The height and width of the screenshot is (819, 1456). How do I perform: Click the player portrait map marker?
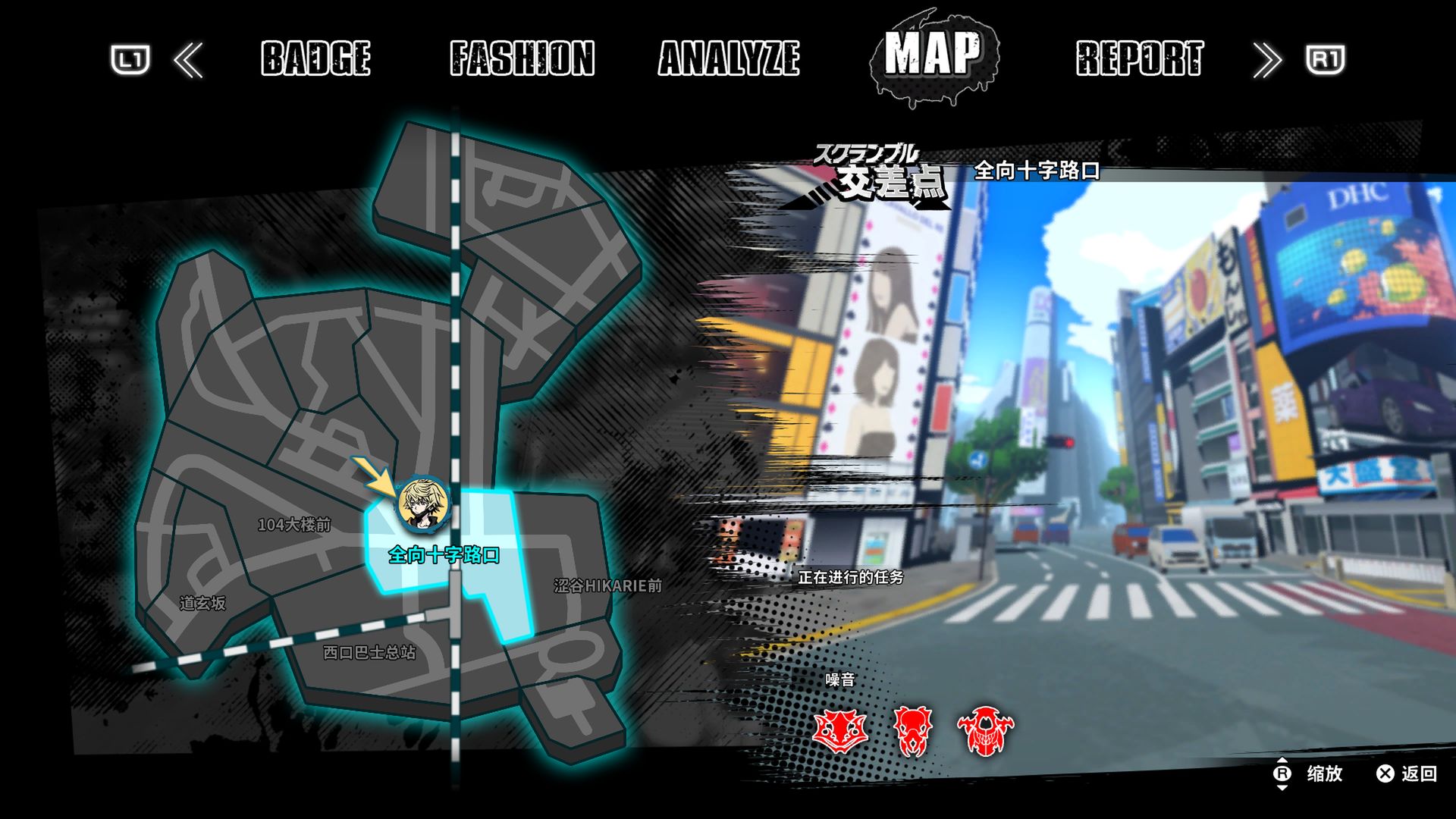422,504
